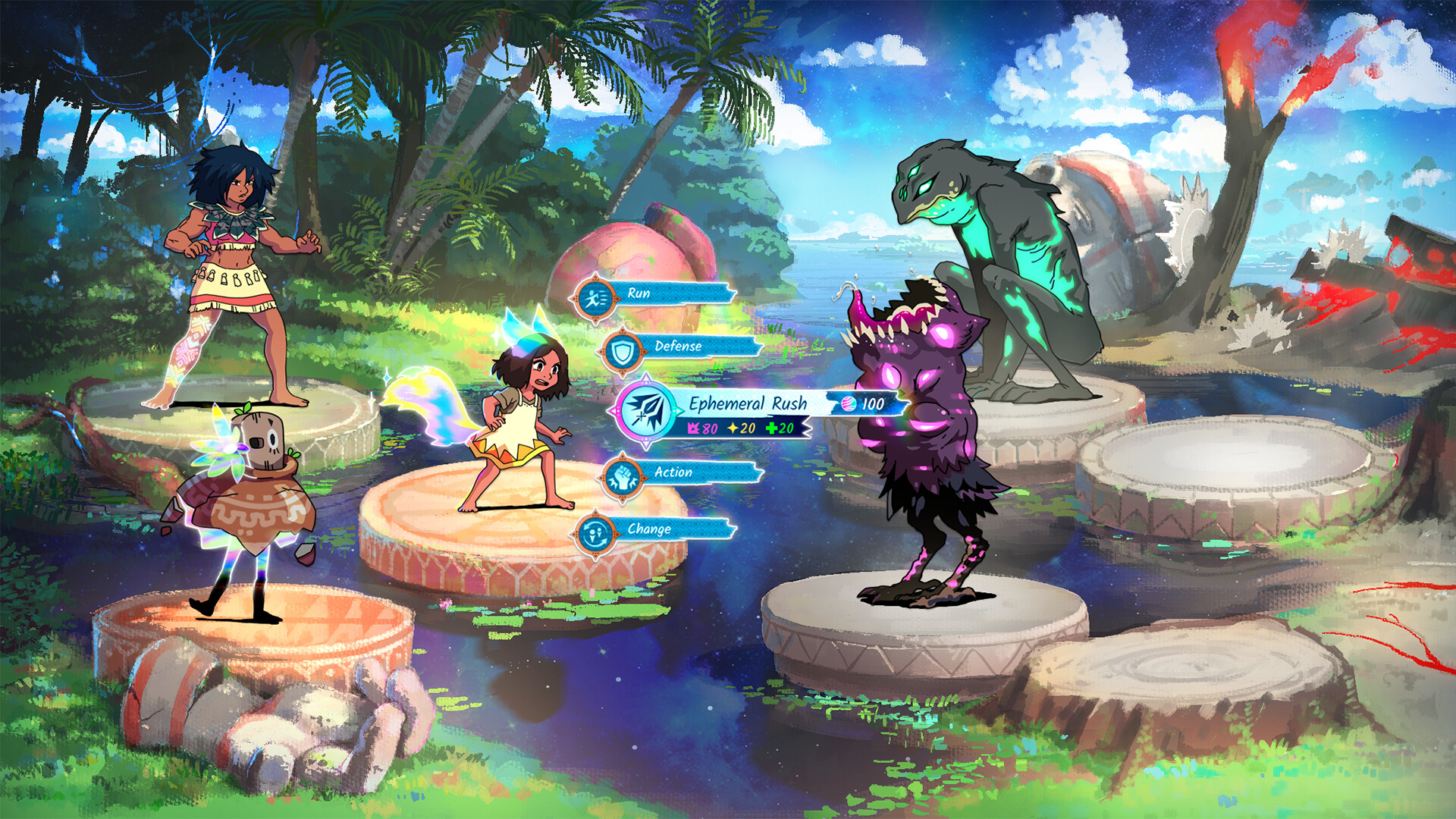Open the Action command entry
The height and width of the screenshot is (819, 1456).
pyautogui.click(x=674, y=472)
